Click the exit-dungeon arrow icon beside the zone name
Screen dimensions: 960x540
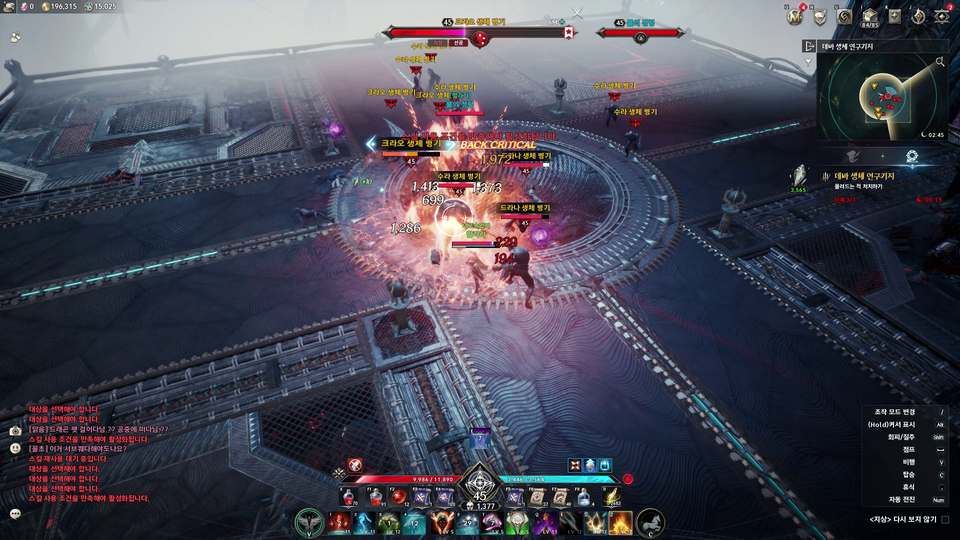[x=809, y=46]
